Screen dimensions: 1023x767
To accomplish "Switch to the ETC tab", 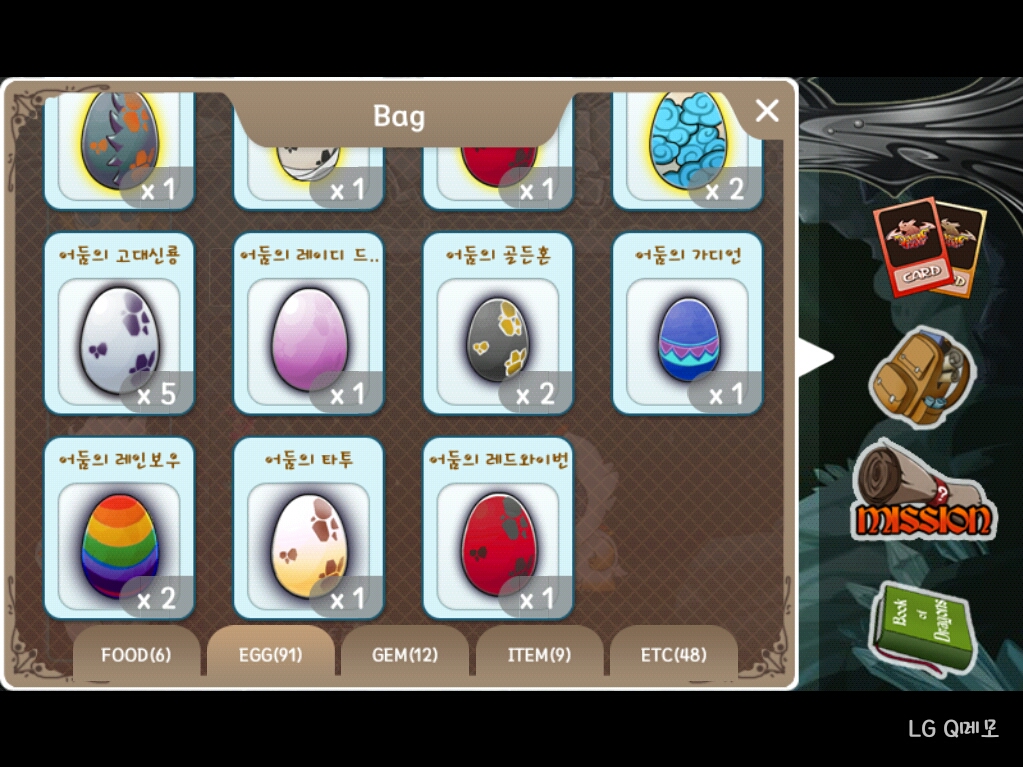I will click(x=673, y=655).
